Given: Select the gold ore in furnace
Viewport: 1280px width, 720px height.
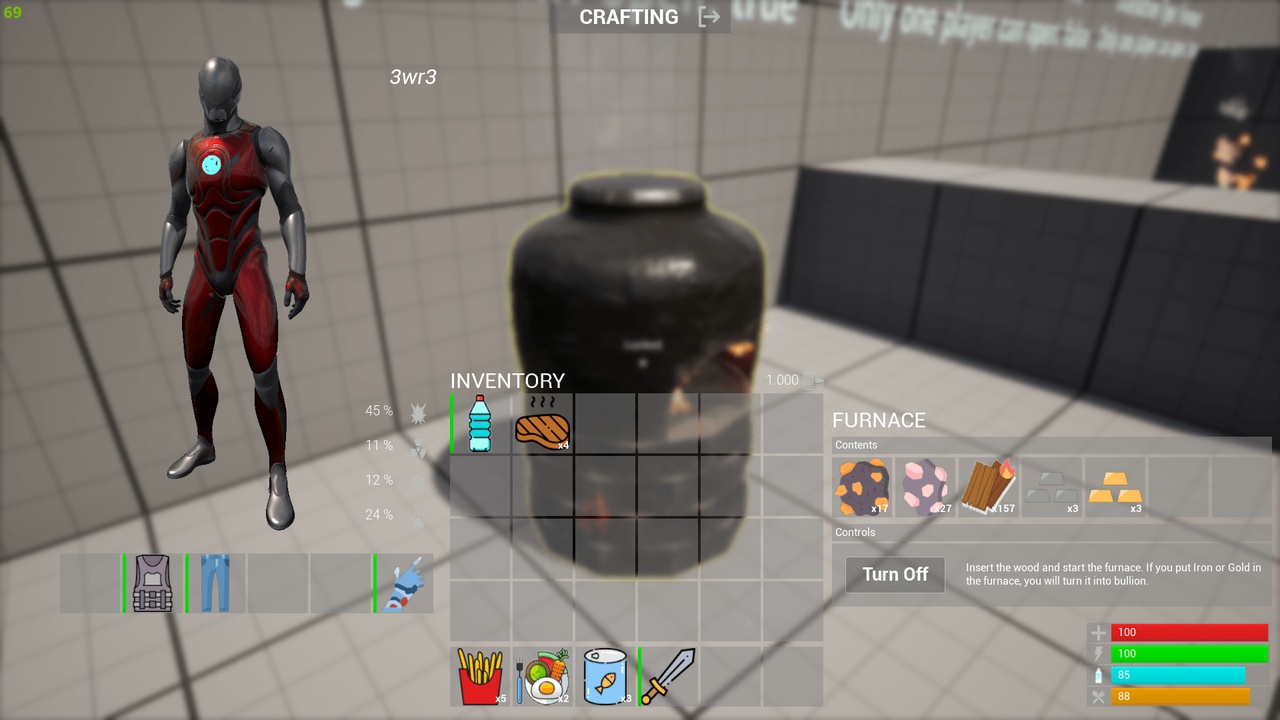Looking at the screenshot, I should [x=863, y=487].
